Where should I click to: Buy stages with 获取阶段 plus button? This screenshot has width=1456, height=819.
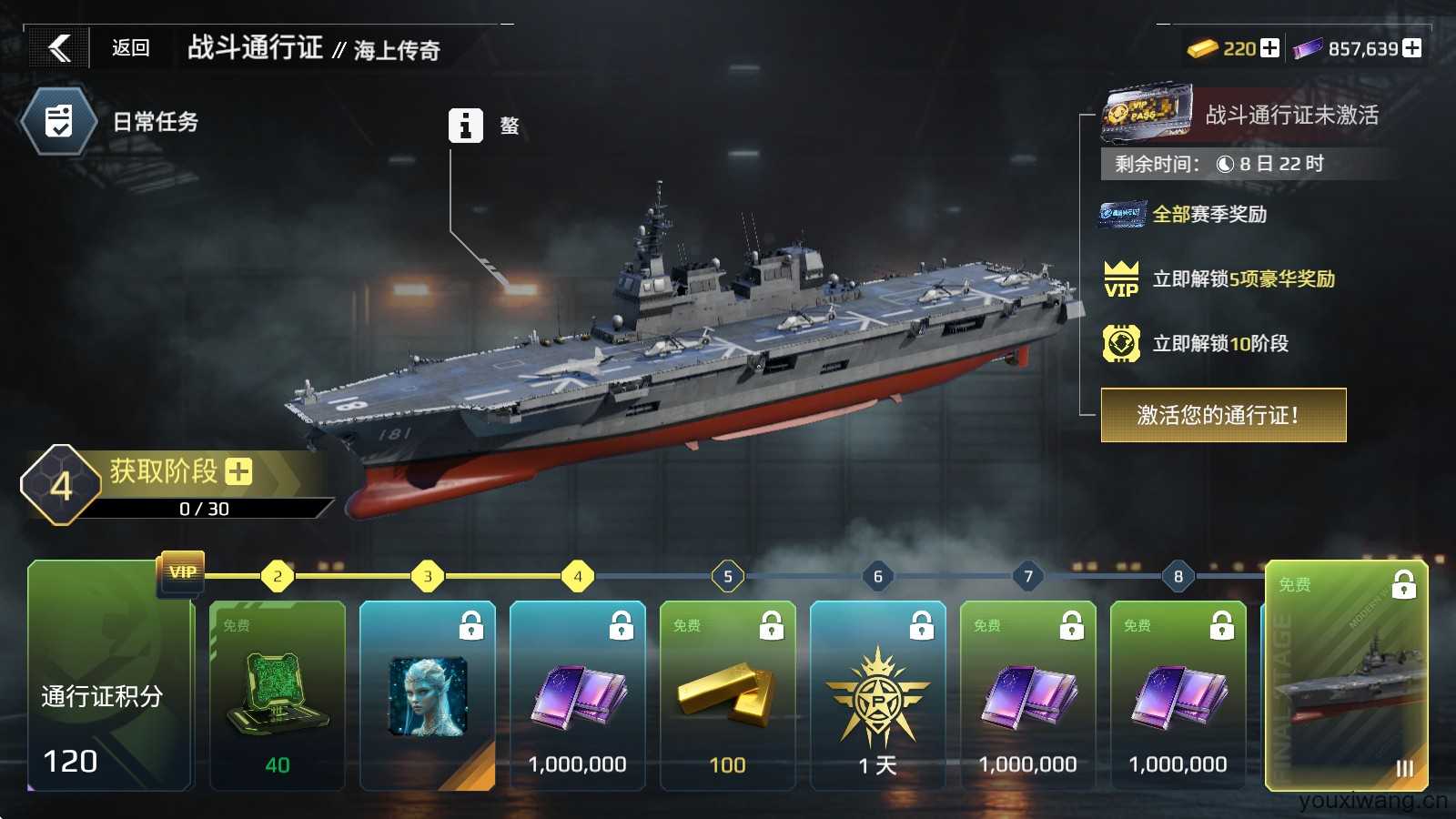(238, 471)
